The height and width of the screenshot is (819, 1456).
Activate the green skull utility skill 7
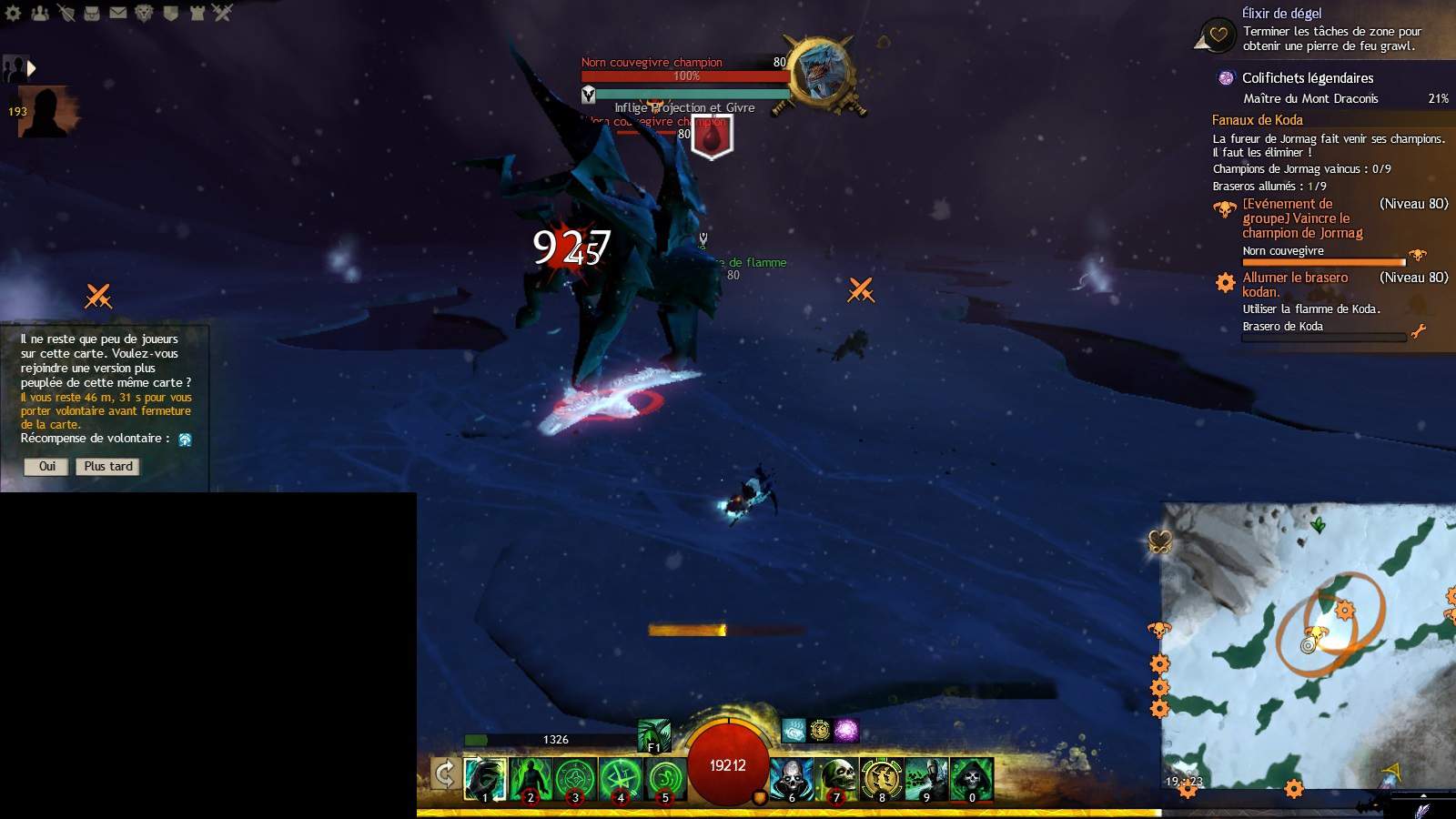pyautogui.click(x=837, y=779)
